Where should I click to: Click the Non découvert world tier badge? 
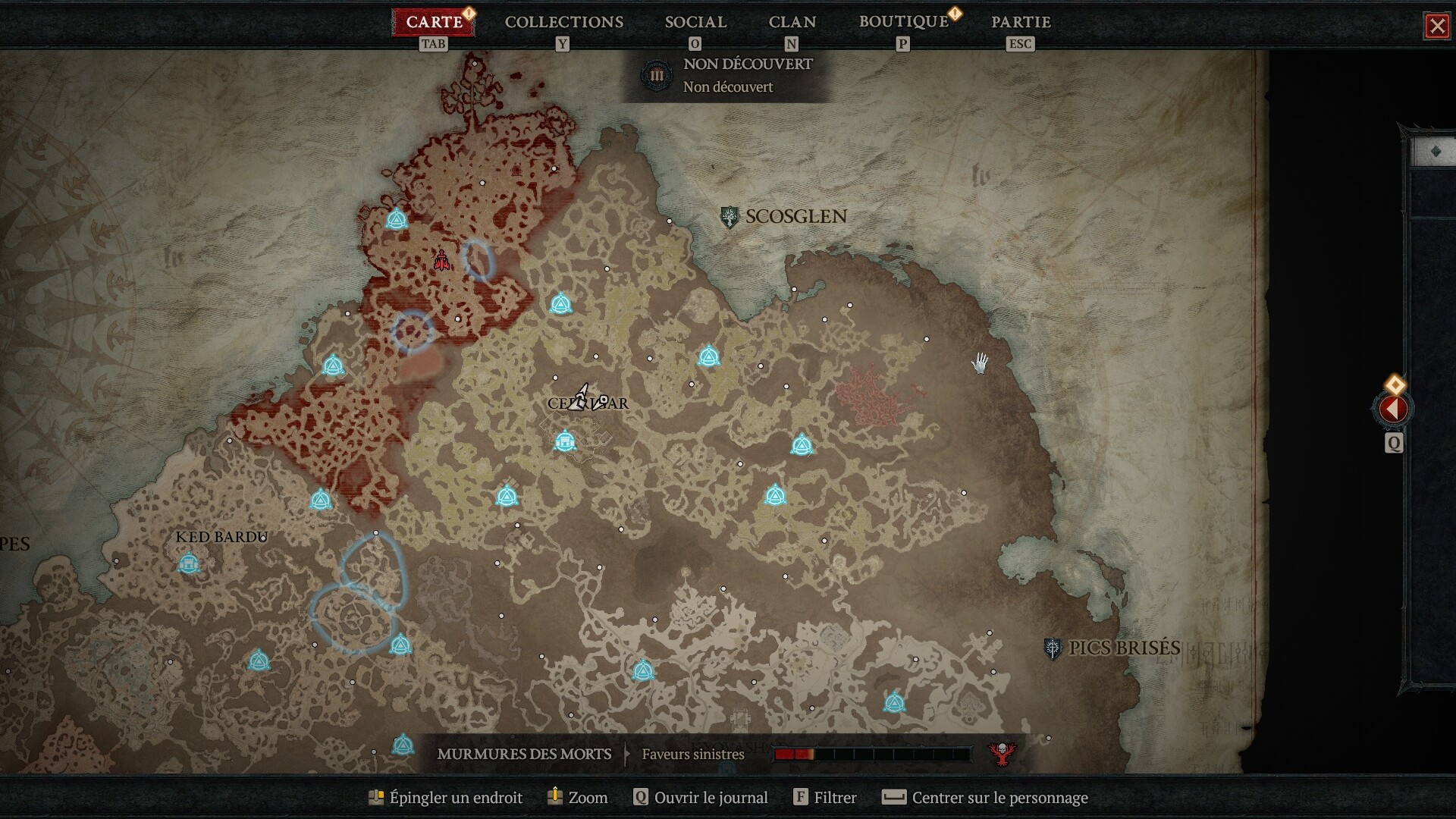point(656,76)
